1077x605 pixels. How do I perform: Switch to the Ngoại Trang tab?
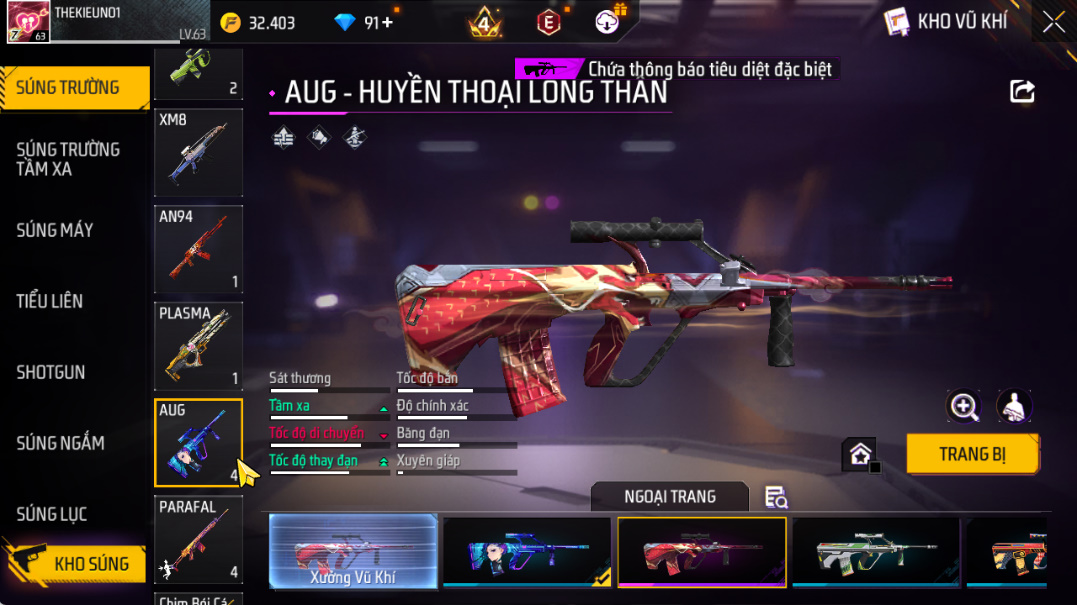[669, 497]
